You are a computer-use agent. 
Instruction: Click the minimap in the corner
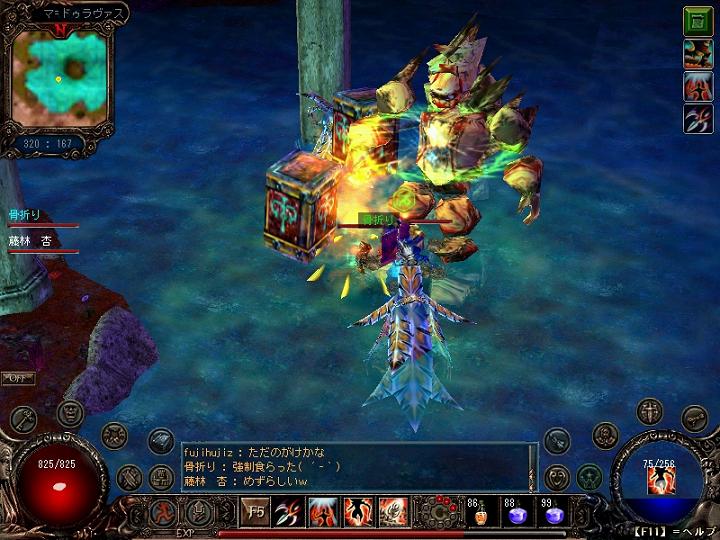pyautogui.click(x=59, y=76)
